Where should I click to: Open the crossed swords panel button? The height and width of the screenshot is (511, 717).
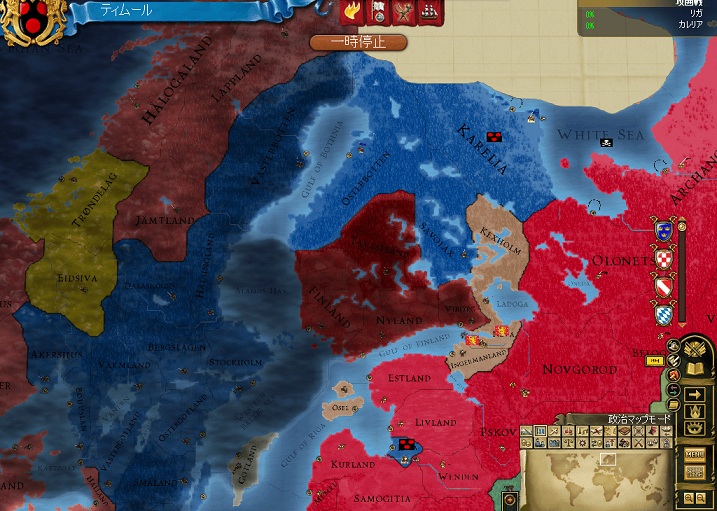[x=696, y=349]
